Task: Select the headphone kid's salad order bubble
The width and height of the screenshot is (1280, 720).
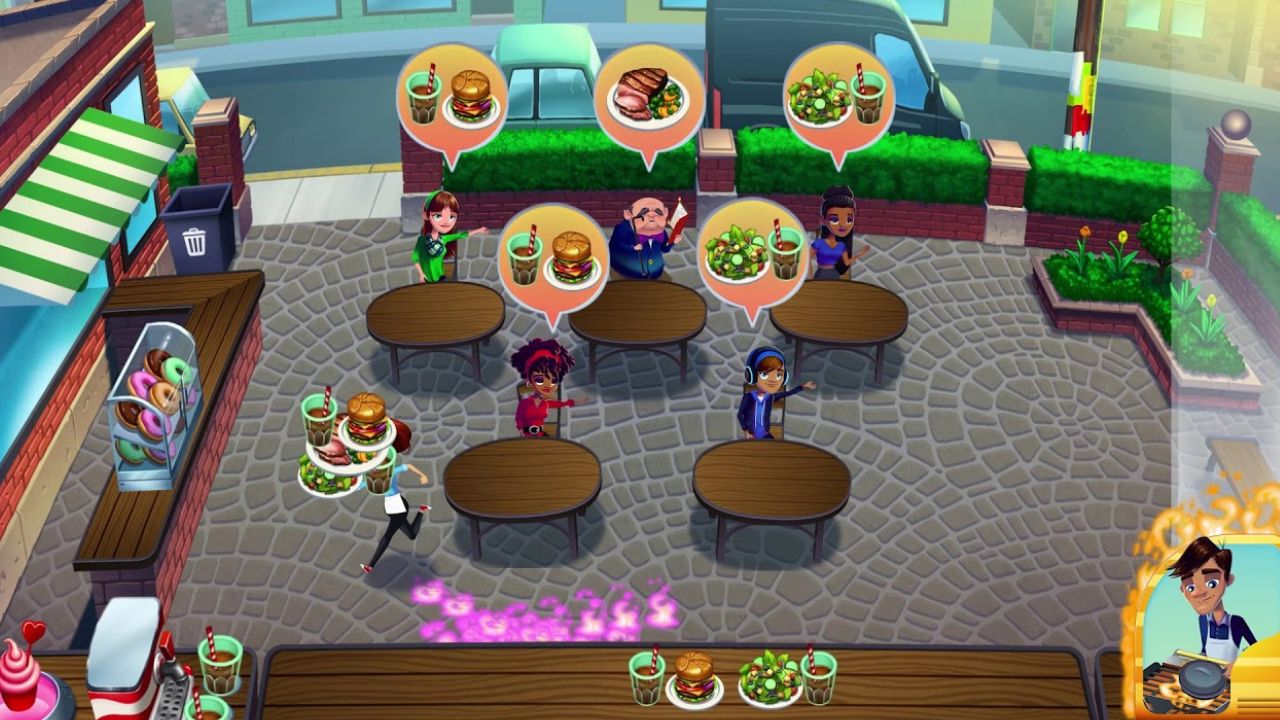Action: (752, 254)
